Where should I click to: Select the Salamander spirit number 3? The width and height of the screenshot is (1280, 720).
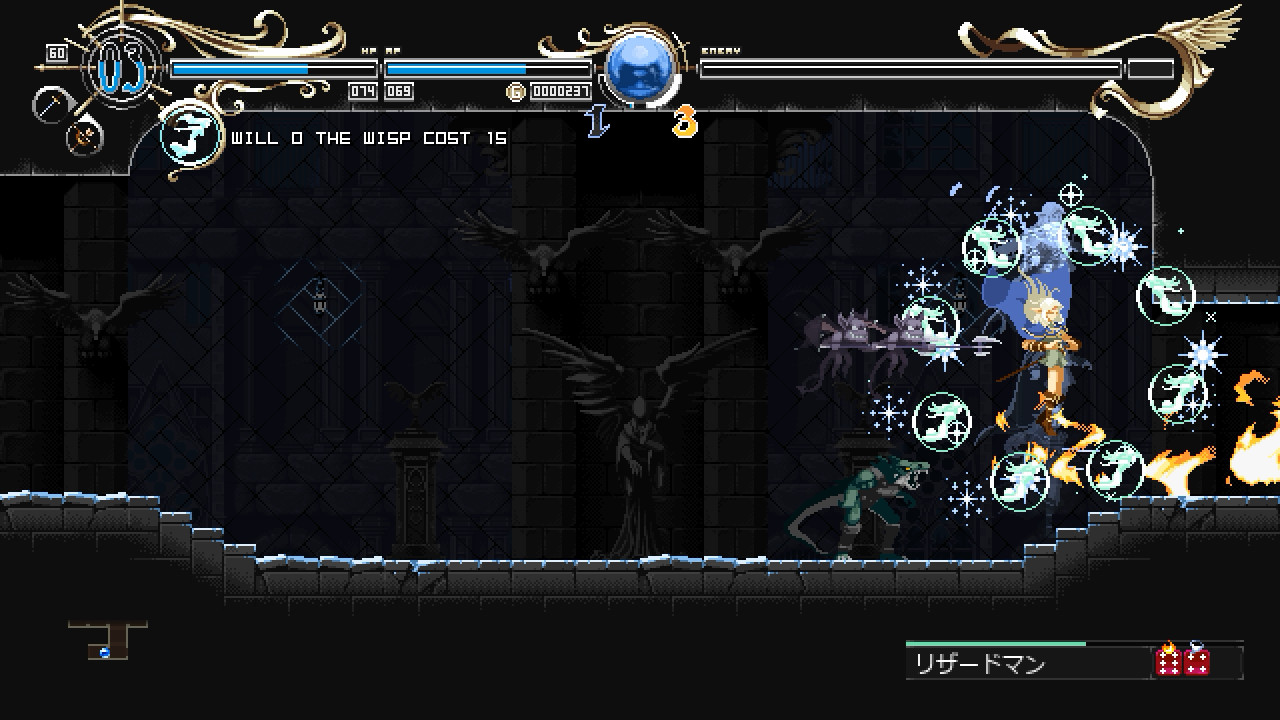pos(684,122)
